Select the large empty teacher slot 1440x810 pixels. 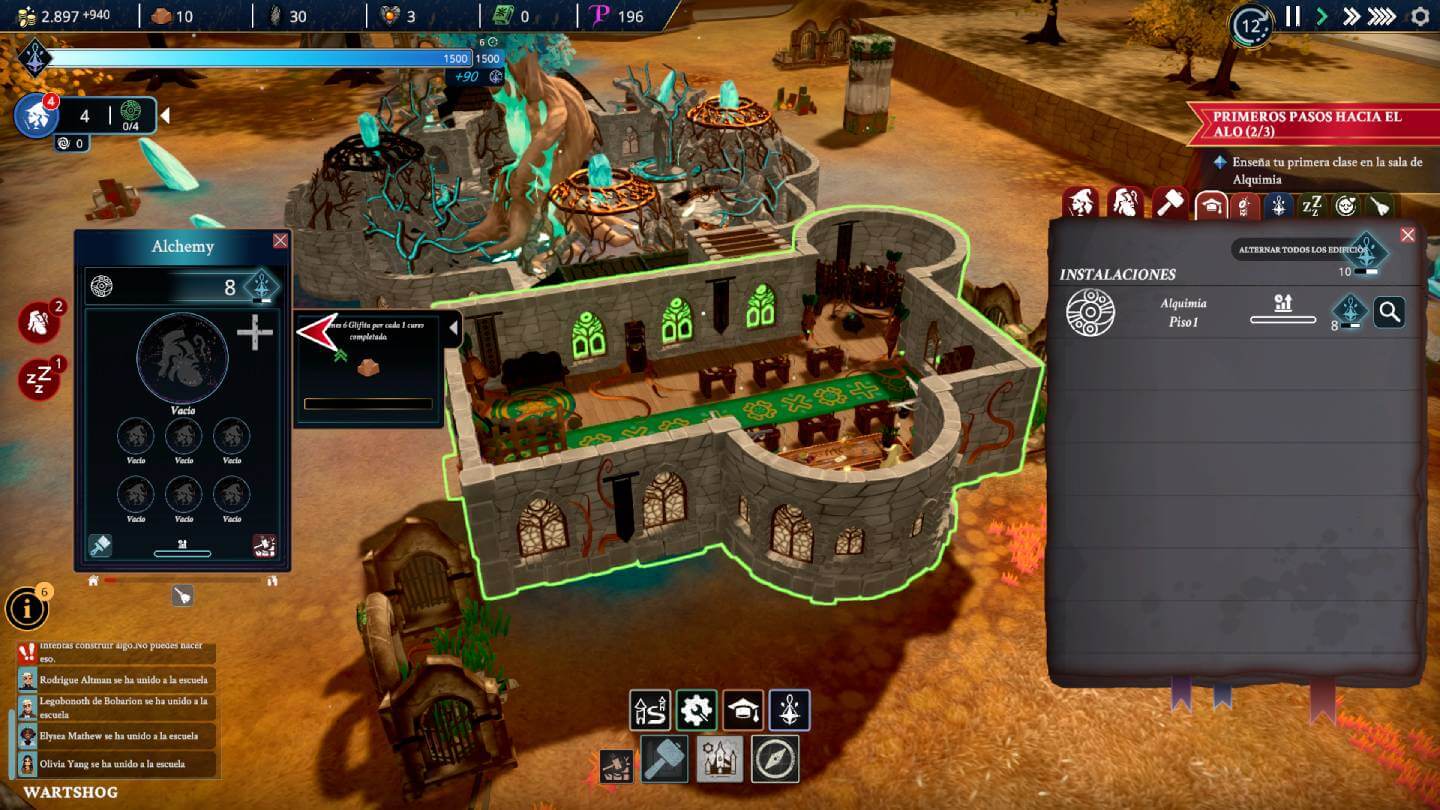(182, 358)
